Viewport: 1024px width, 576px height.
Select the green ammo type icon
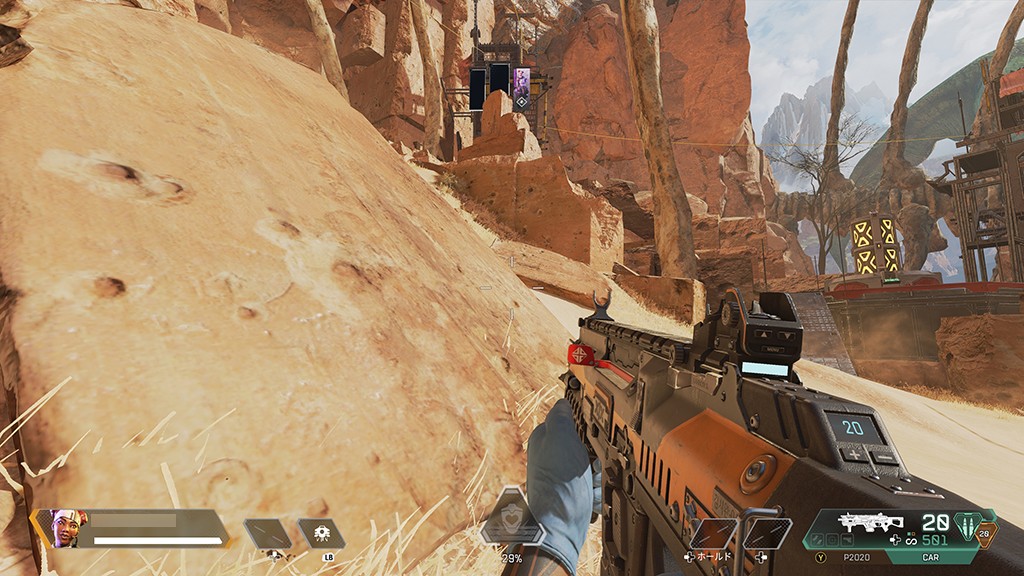966,525
